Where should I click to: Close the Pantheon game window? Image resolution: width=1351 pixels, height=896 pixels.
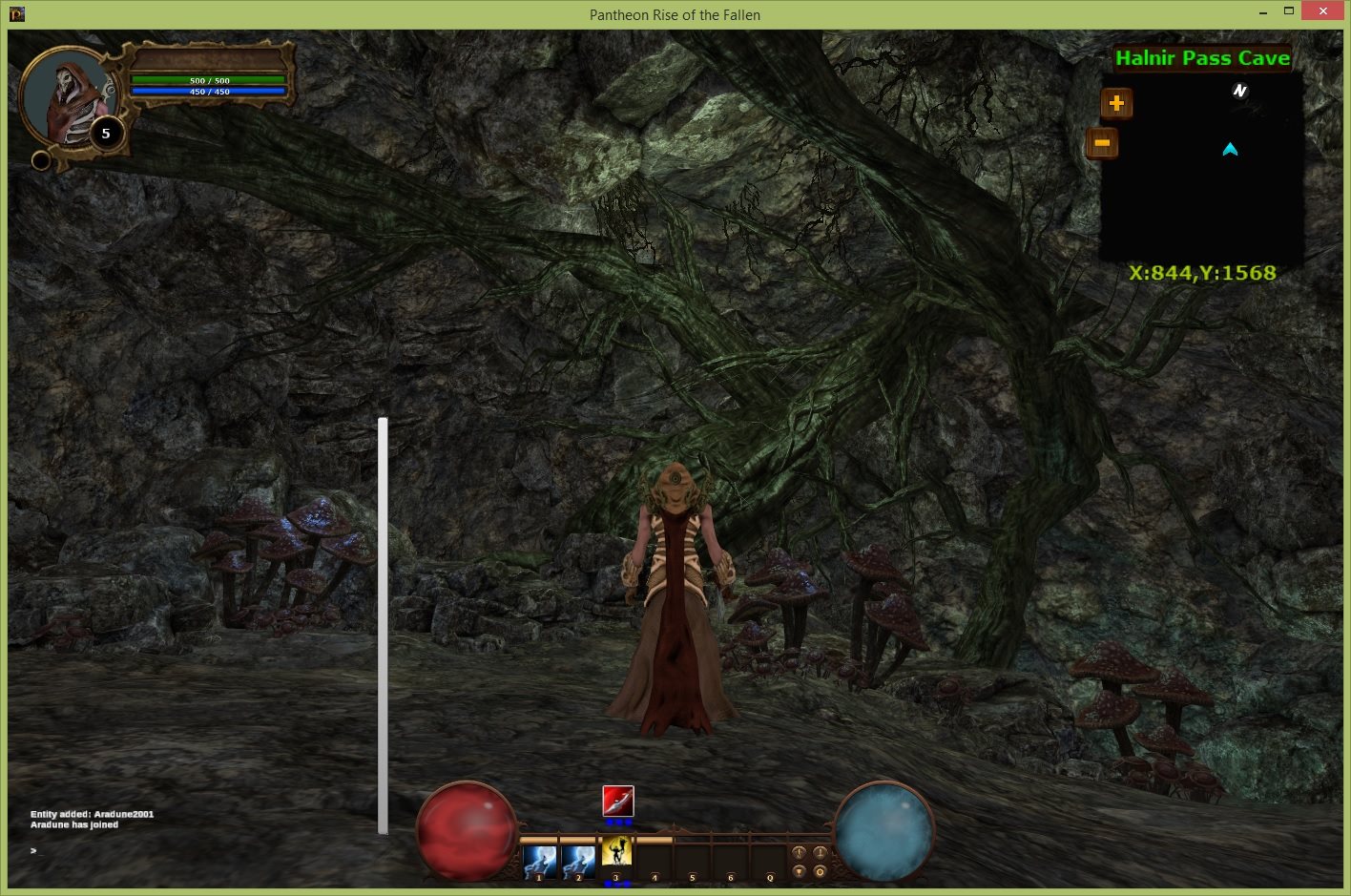[x=1321, y=11]
